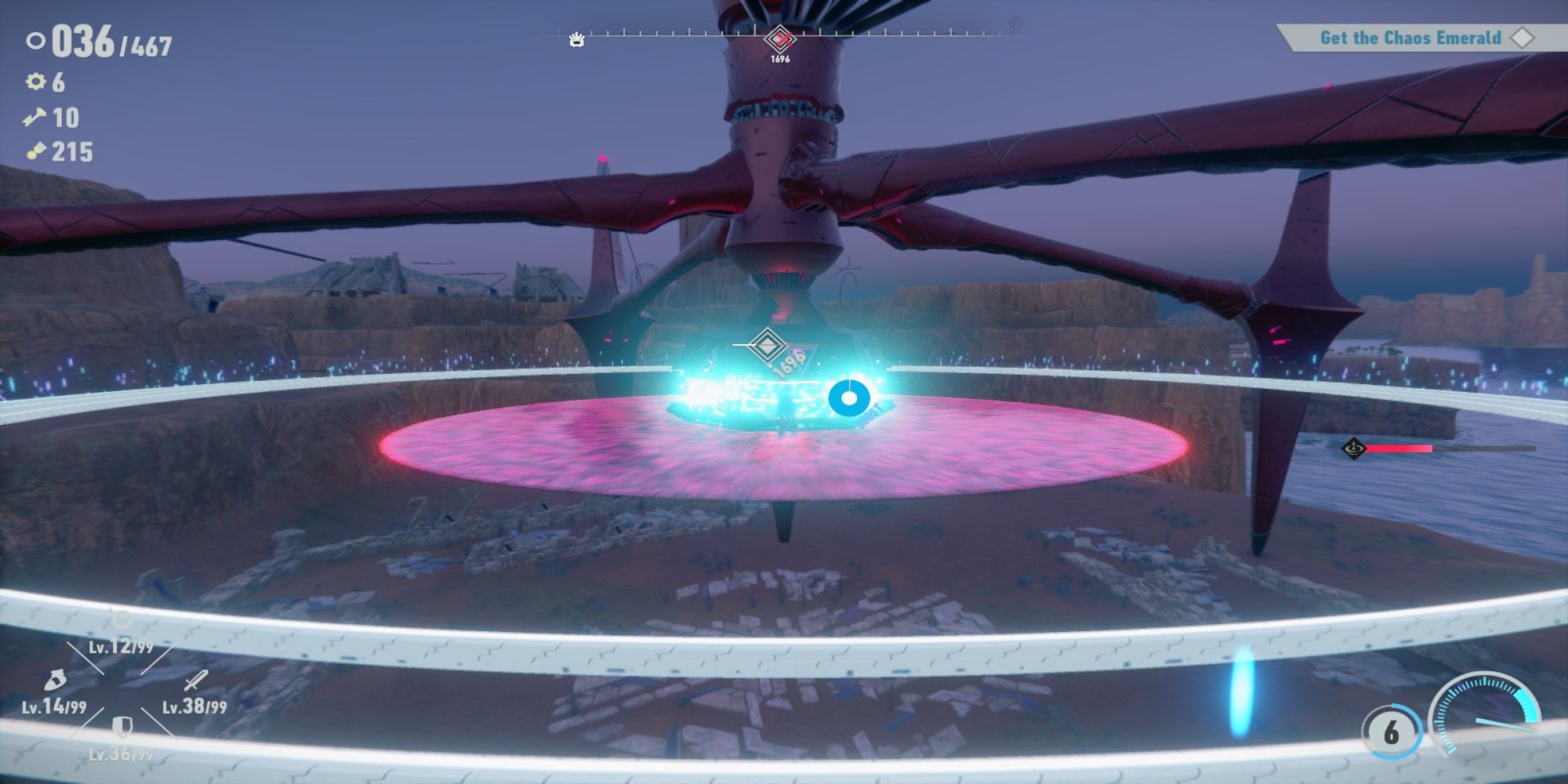Viewport: 1568px width, 784px height.
Task: Click the enemy's red health bar
Action: 1401,448
